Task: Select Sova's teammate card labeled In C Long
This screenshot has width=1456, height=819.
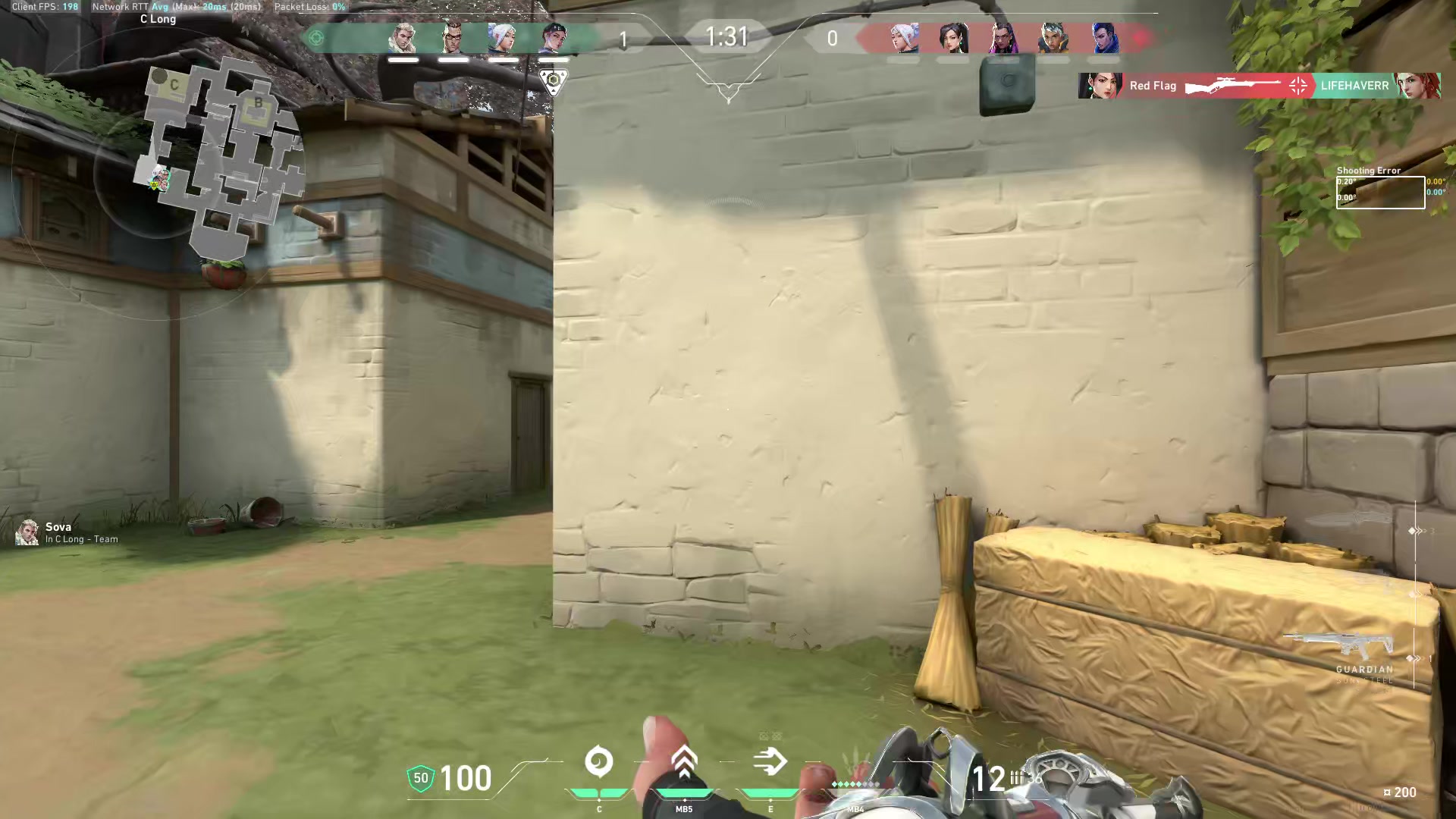Action: tap(67, 532)
